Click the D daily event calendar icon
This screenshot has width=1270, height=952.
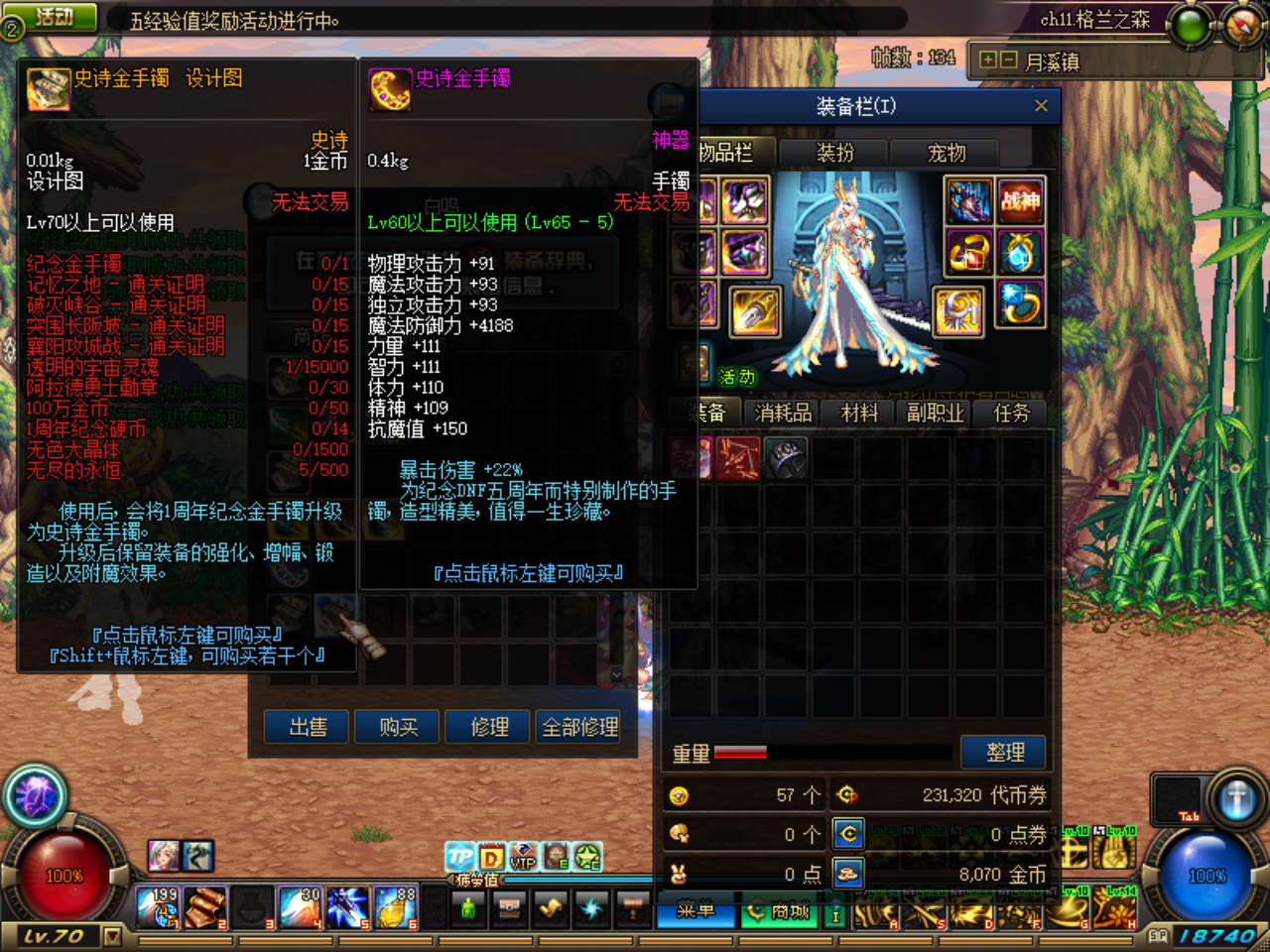[x=490, y=857]
